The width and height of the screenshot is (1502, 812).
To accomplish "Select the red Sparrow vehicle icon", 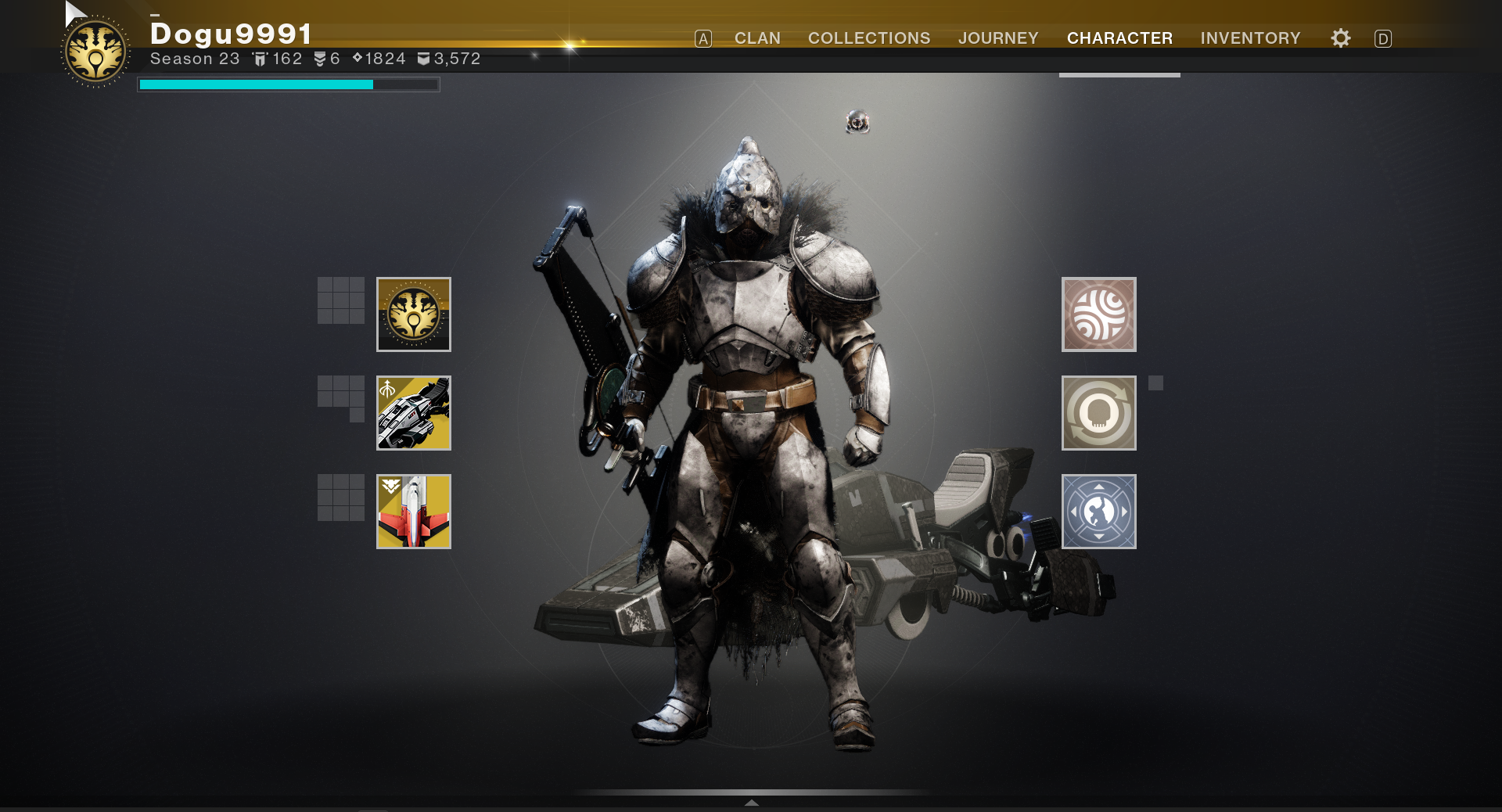I will 413,511.
